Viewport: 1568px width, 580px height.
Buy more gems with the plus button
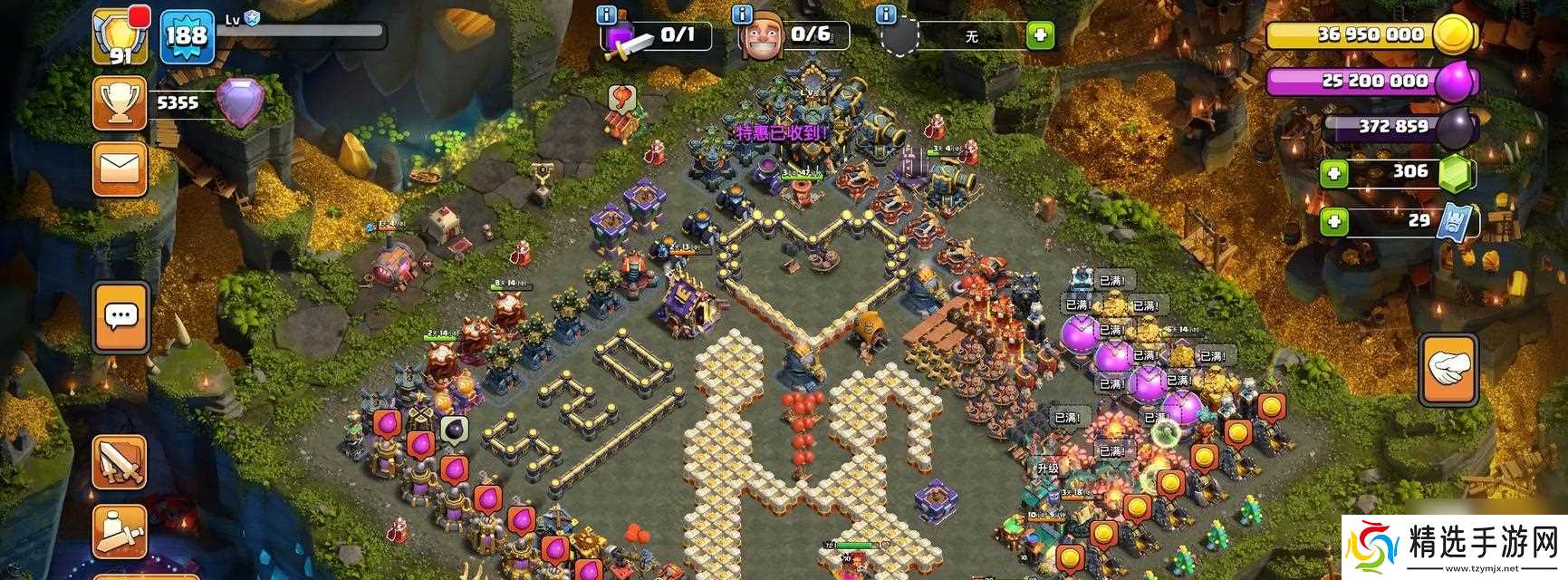point(1333,172)
